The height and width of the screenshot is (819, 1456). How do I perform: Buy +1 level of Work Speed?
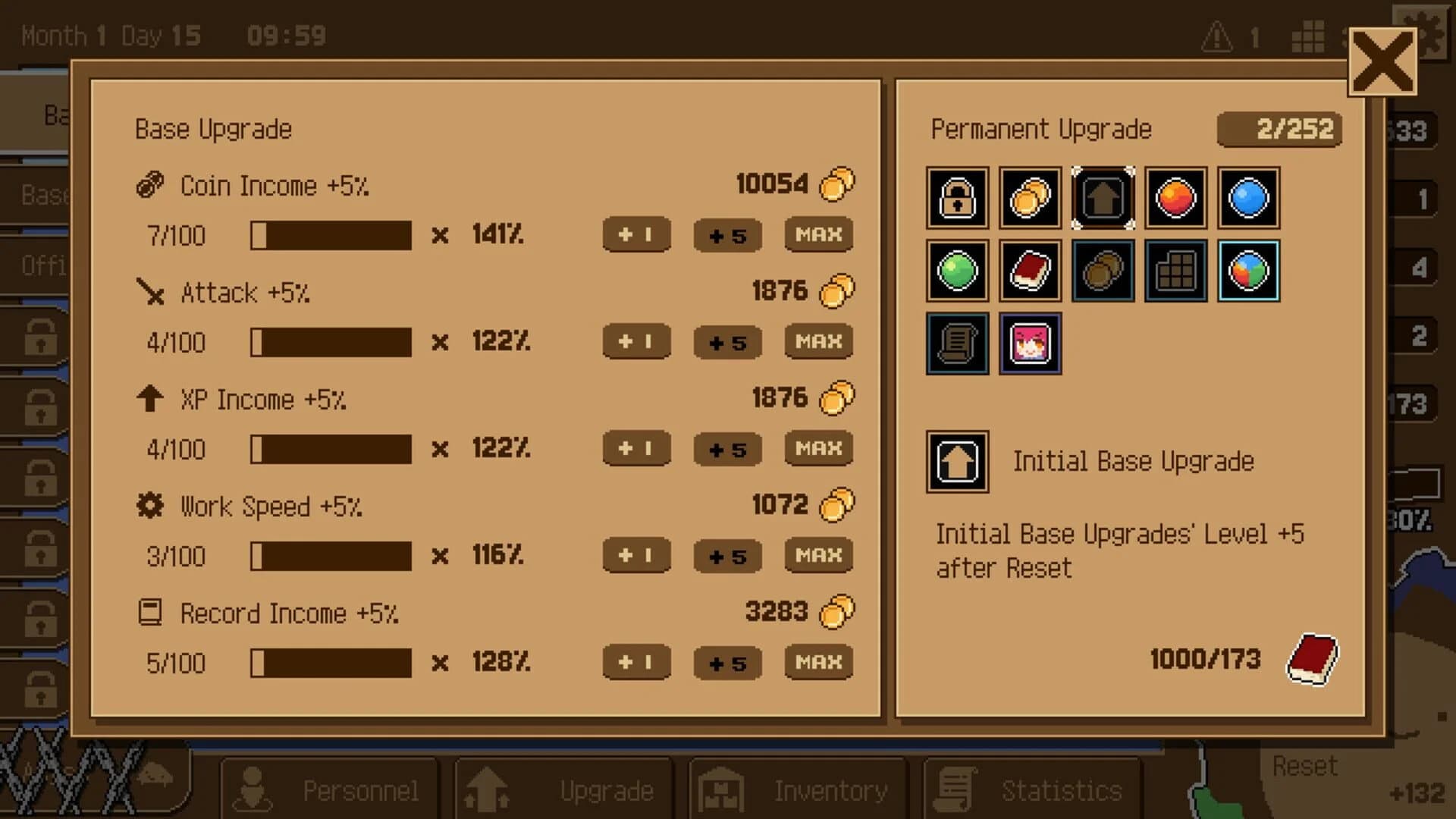click(635, 556)
